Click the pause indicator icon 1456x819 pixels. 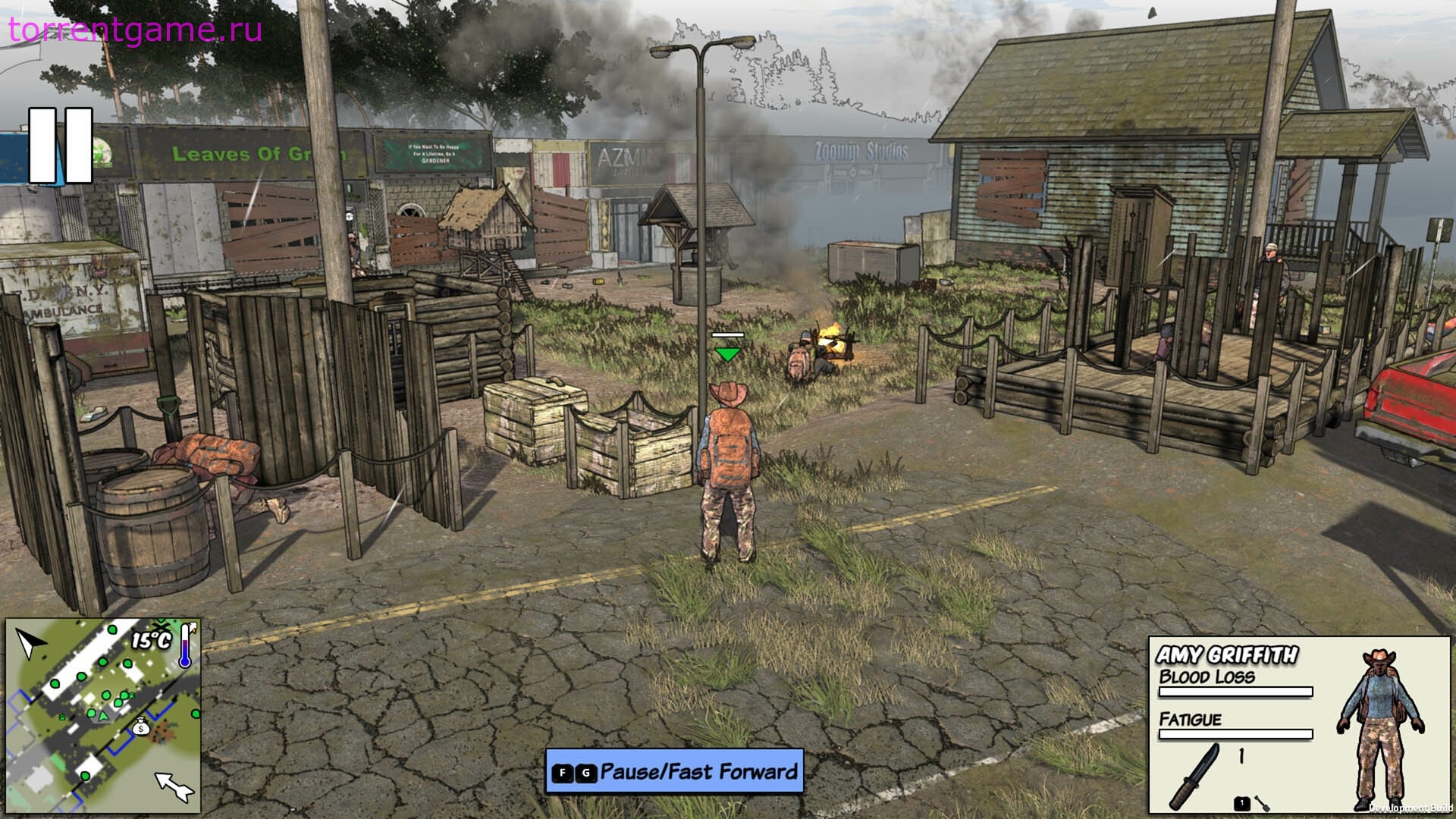[61, 146]
